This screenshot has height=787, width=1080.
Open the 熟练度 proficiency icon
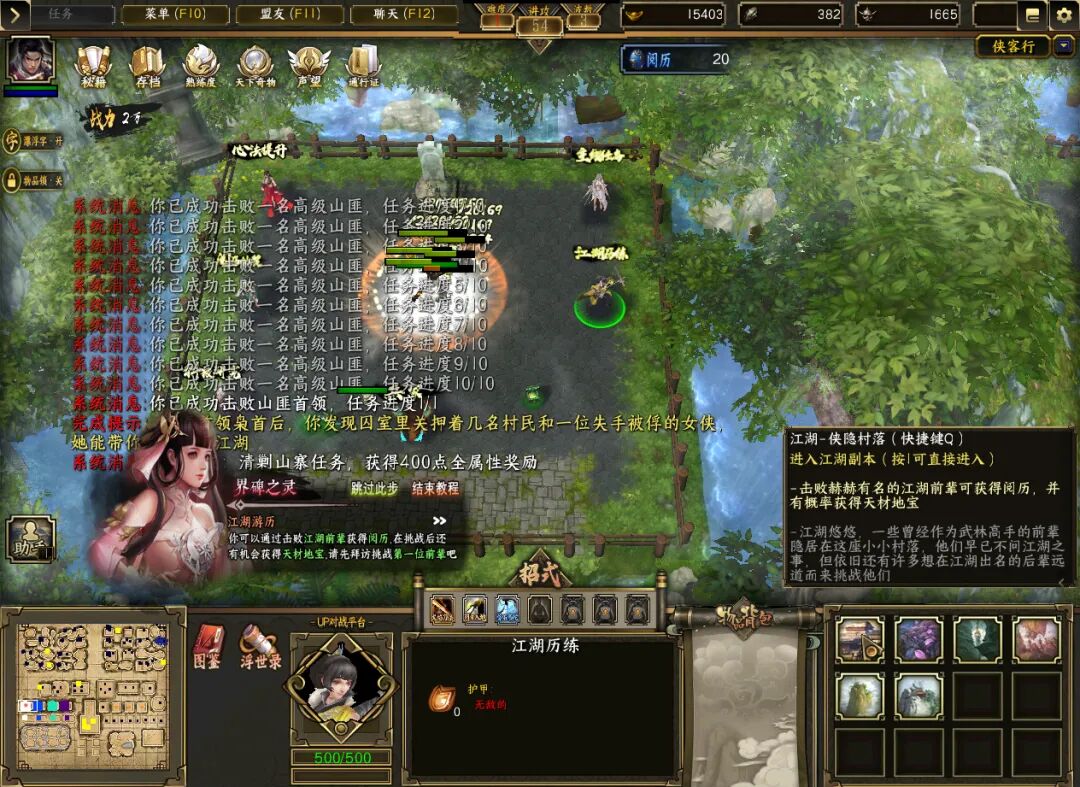click(x=201, y=65)
